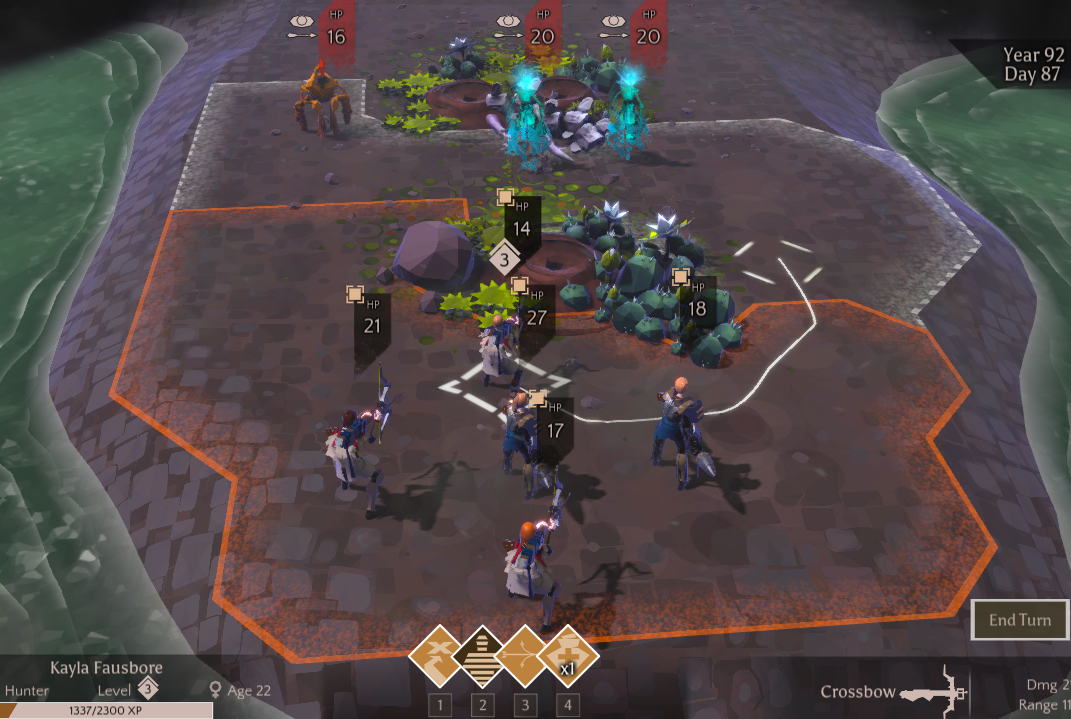End the current turn
The width and height of the screenshot is (1071, 719).
pos(1019,620)
